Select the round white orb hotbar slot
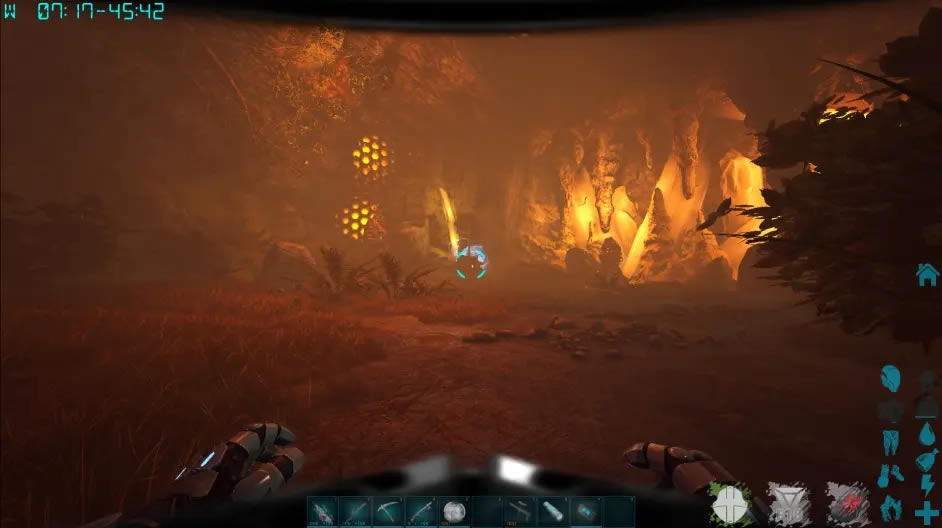 coord(454,512)
